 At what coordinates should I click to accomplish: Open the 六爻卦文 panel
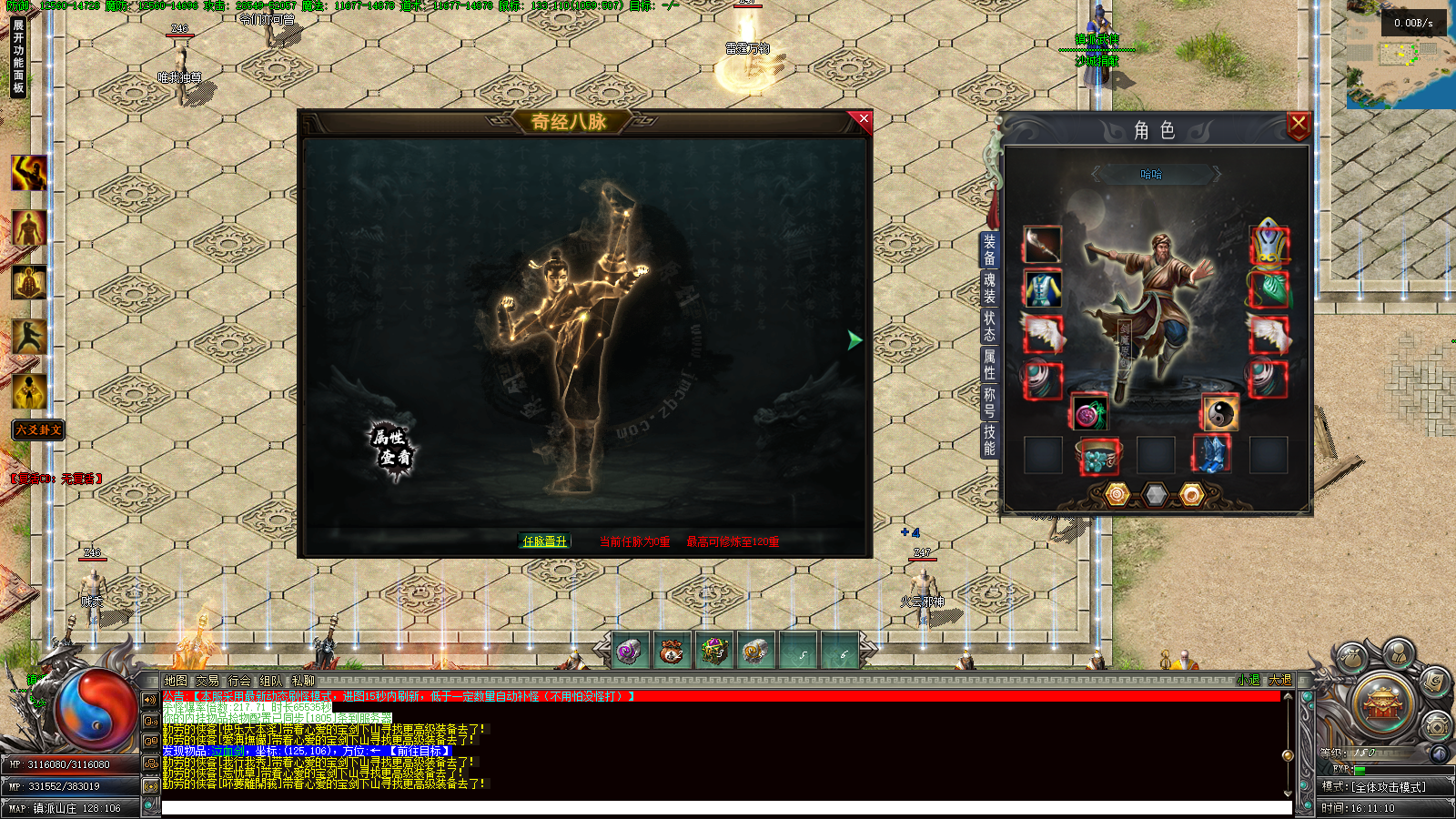coord(38,430)
